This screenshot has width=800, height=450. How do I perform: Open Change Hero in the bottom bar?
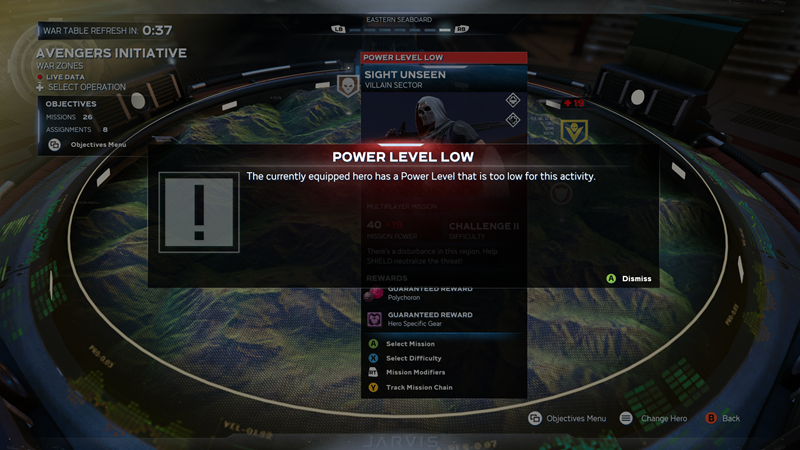click(655, 418)
